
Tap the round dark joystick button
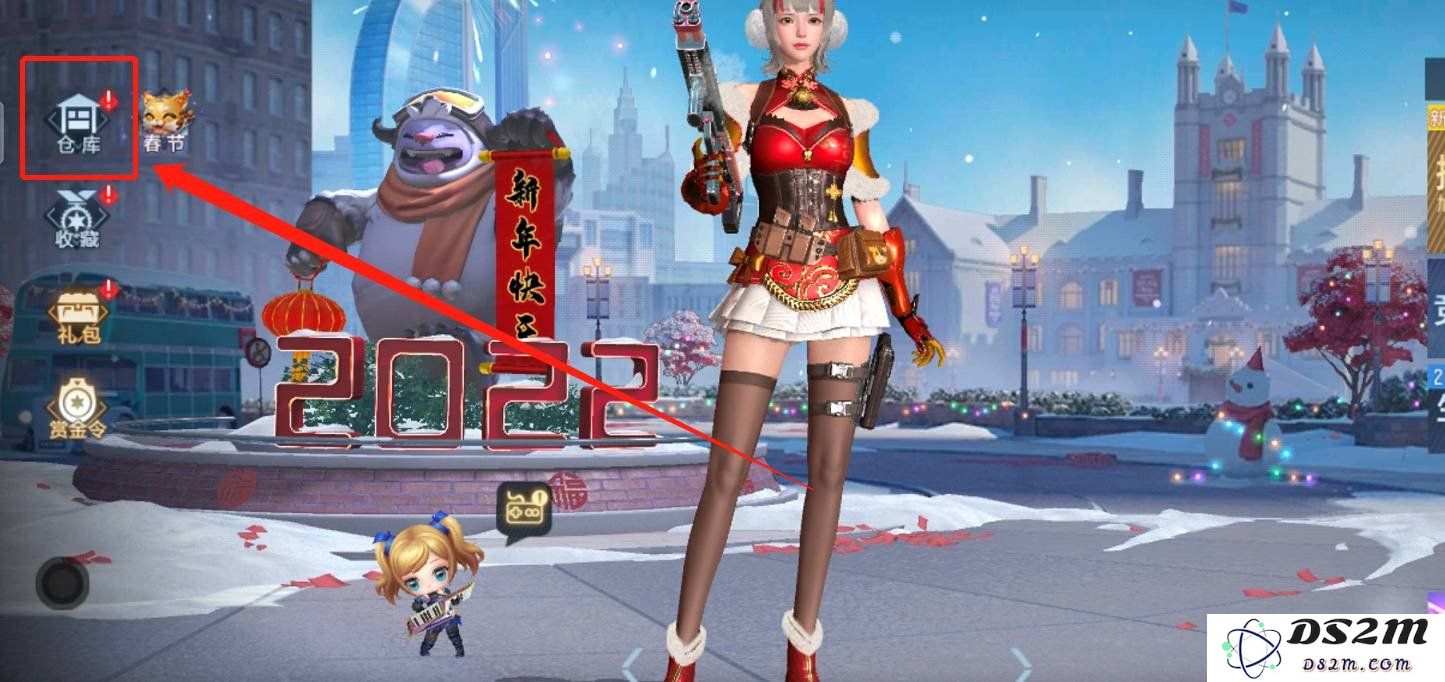pos(62,582)
